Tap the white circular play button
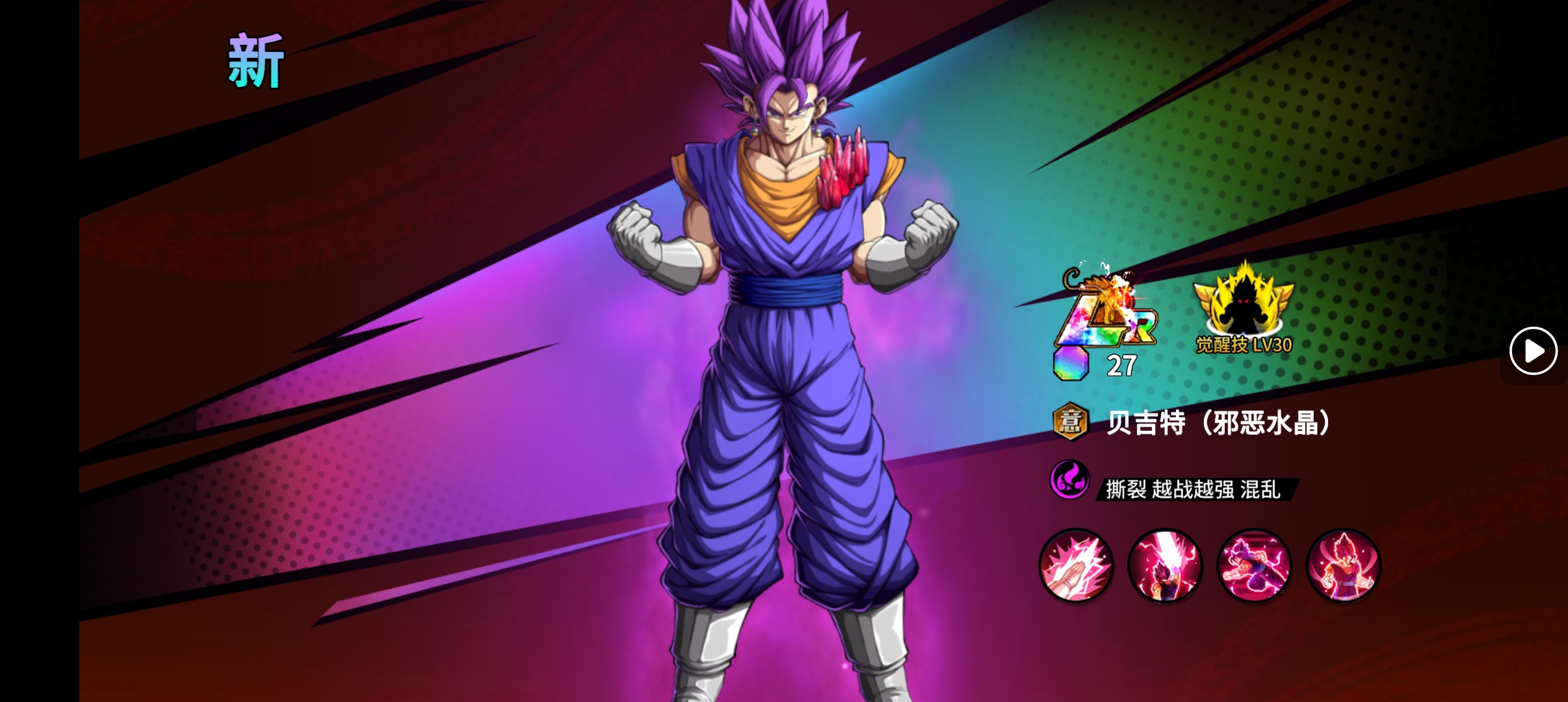This screenshot has width=1568, height=702. (1533, 351)
